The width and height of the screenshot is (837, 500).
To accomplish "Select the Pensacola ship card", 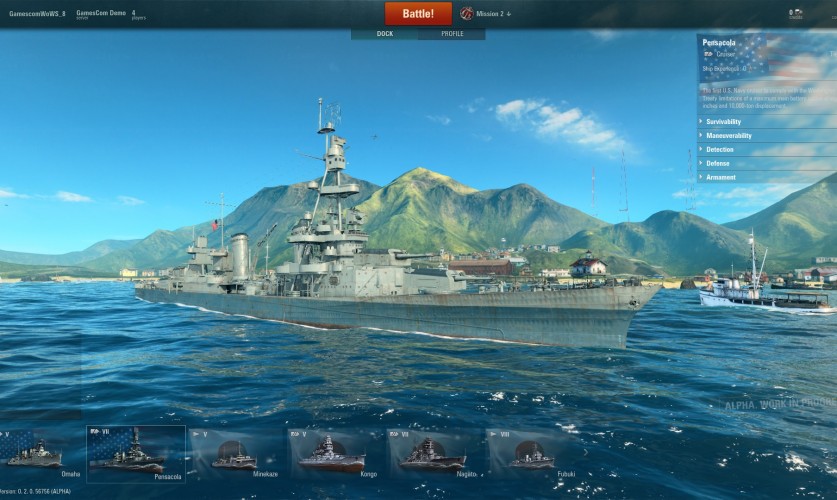I will click(135, 453).
